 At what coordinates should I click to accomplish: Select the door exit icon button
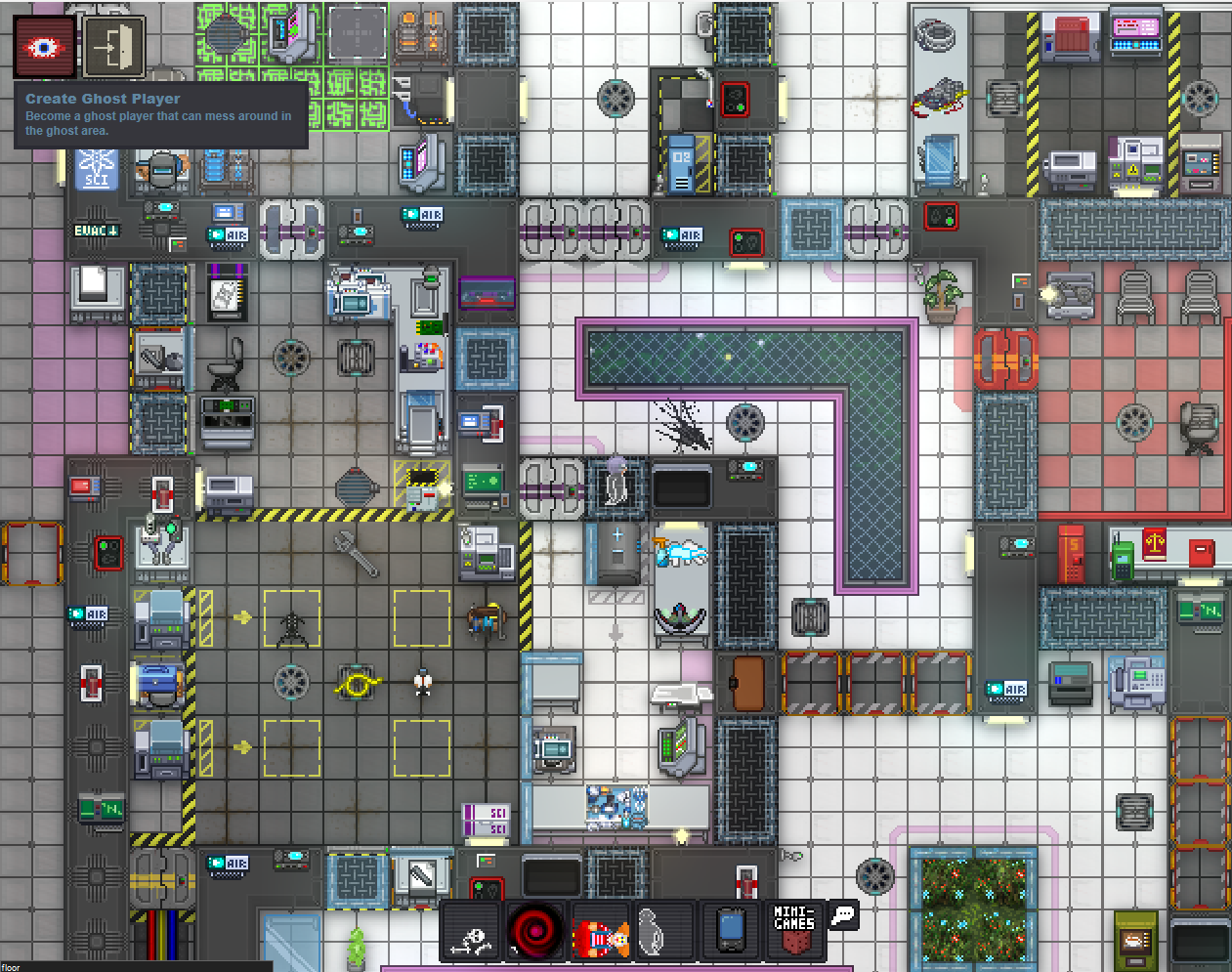114,47
